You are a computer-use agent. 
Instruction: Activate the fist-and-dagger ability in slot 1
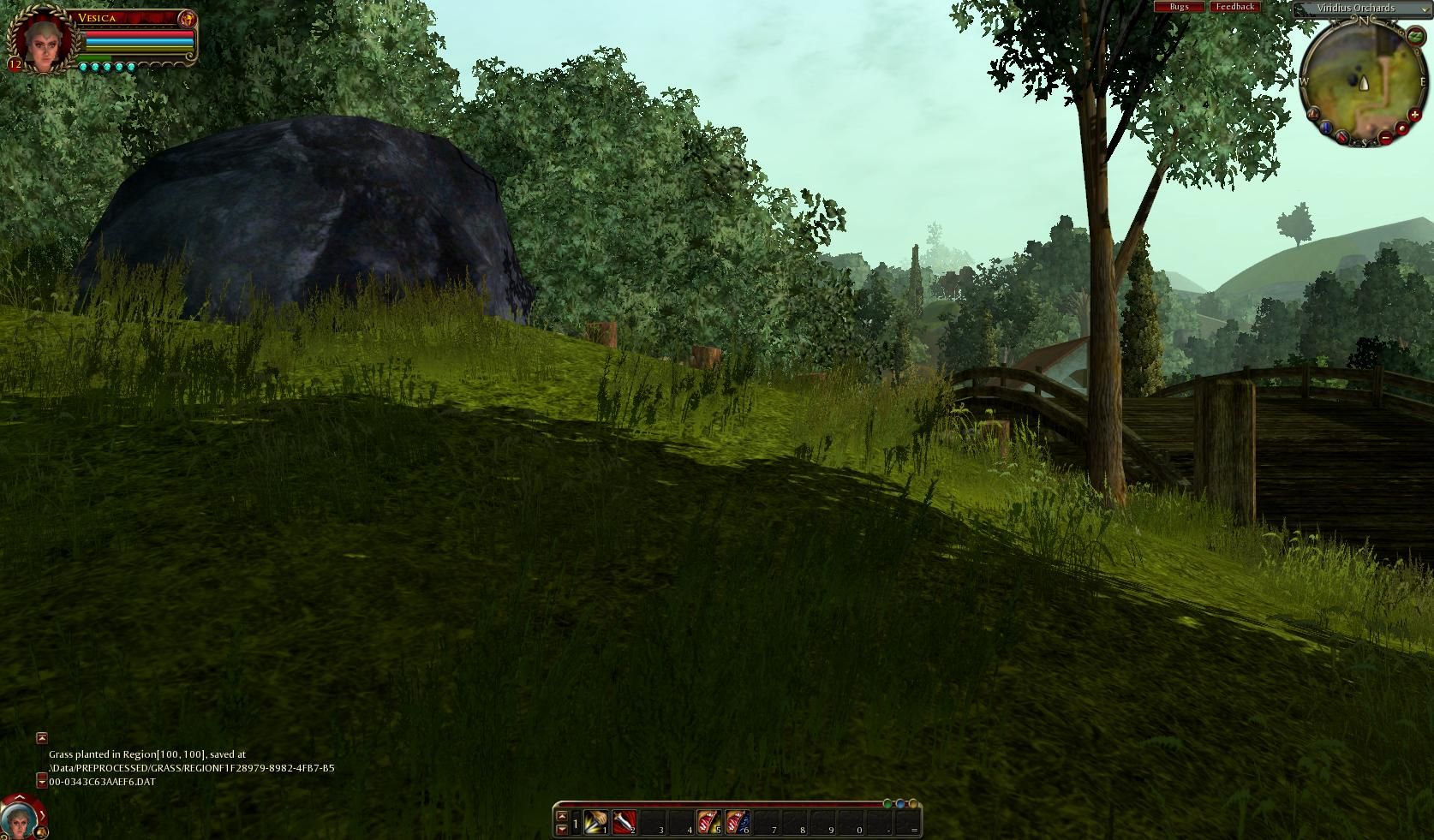[x=595, y=823]
